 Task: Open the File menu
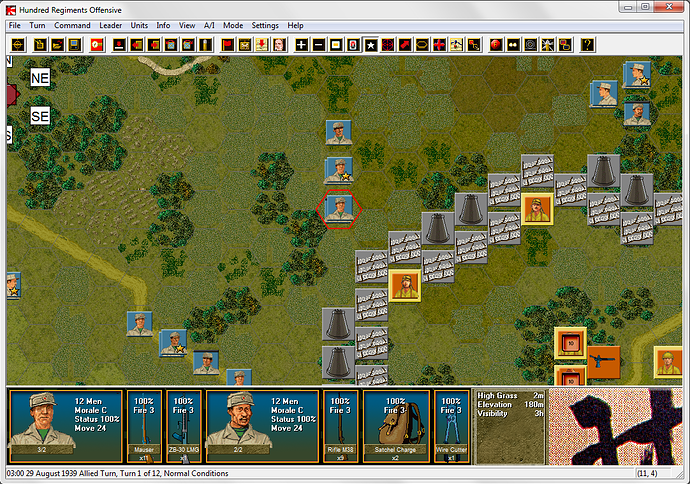tap(14, 25)
